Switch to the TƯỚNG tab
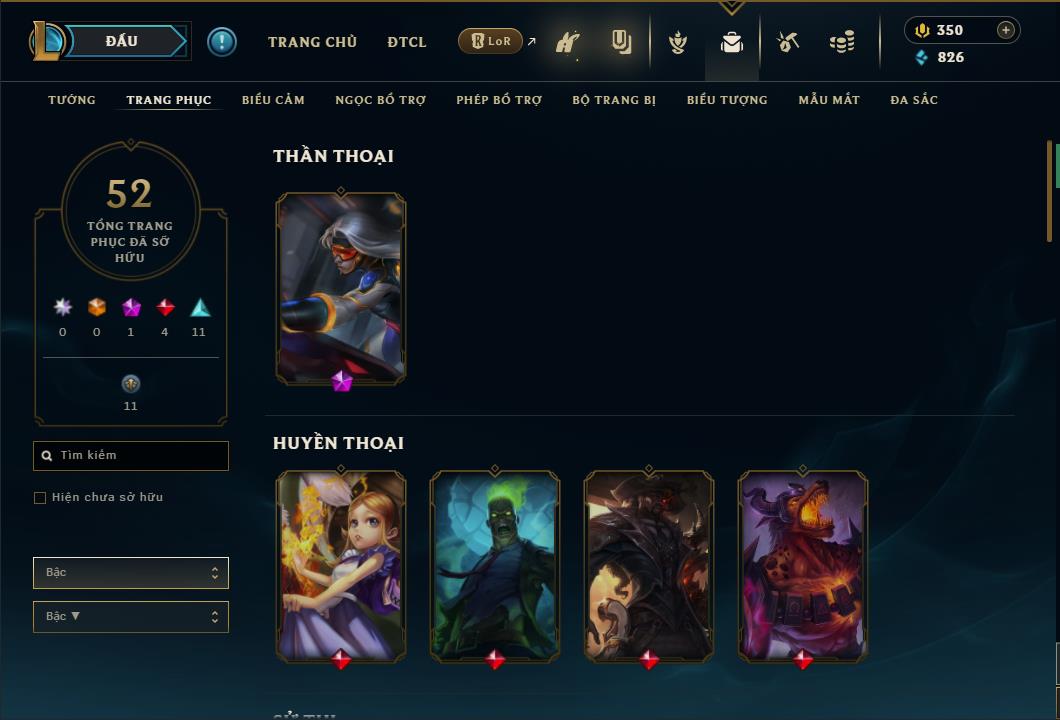Viewport: 1060px width, 720px height. 72,100
